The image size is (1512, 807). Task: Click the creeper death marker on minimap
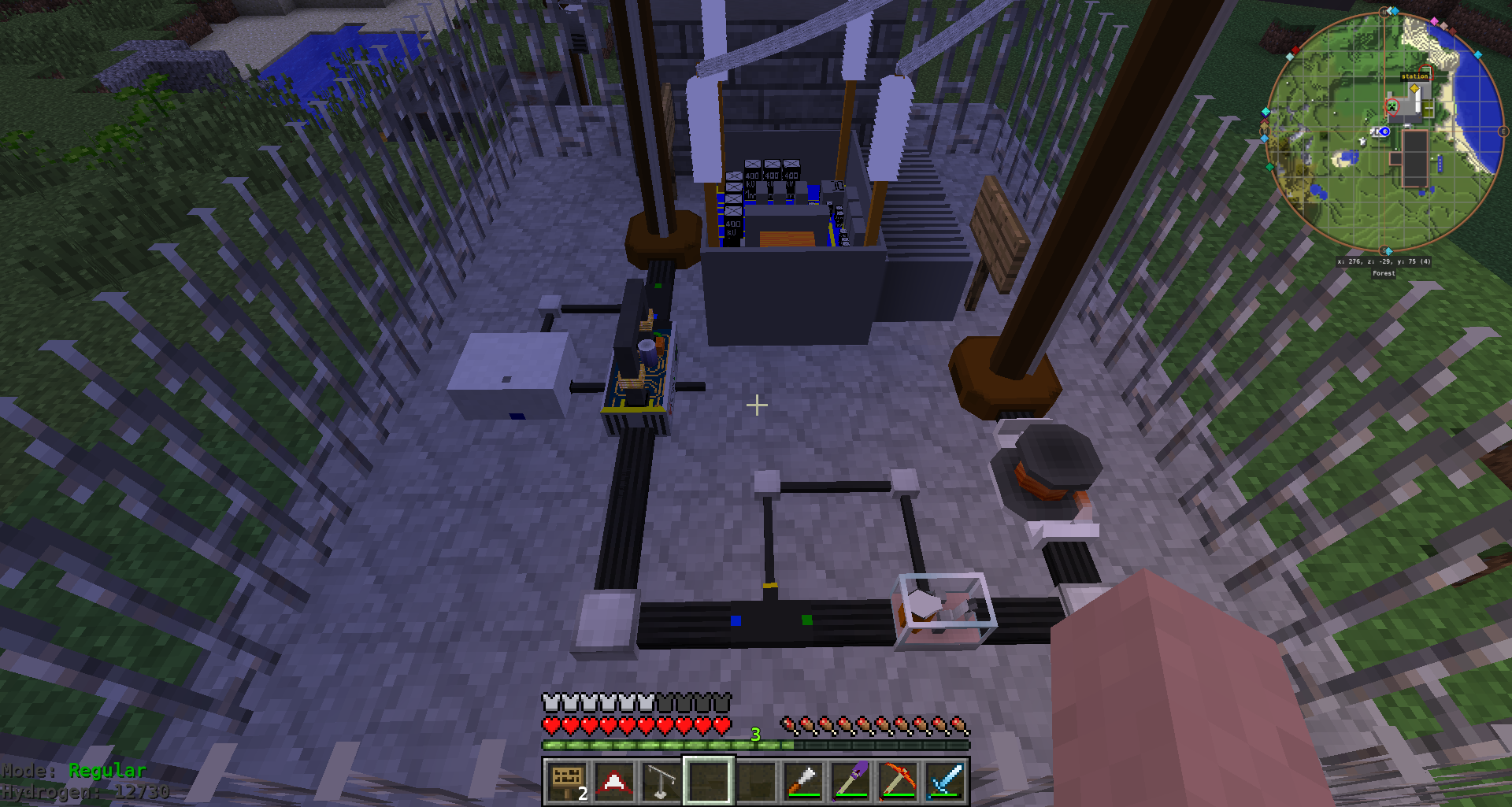(1392, 106)
